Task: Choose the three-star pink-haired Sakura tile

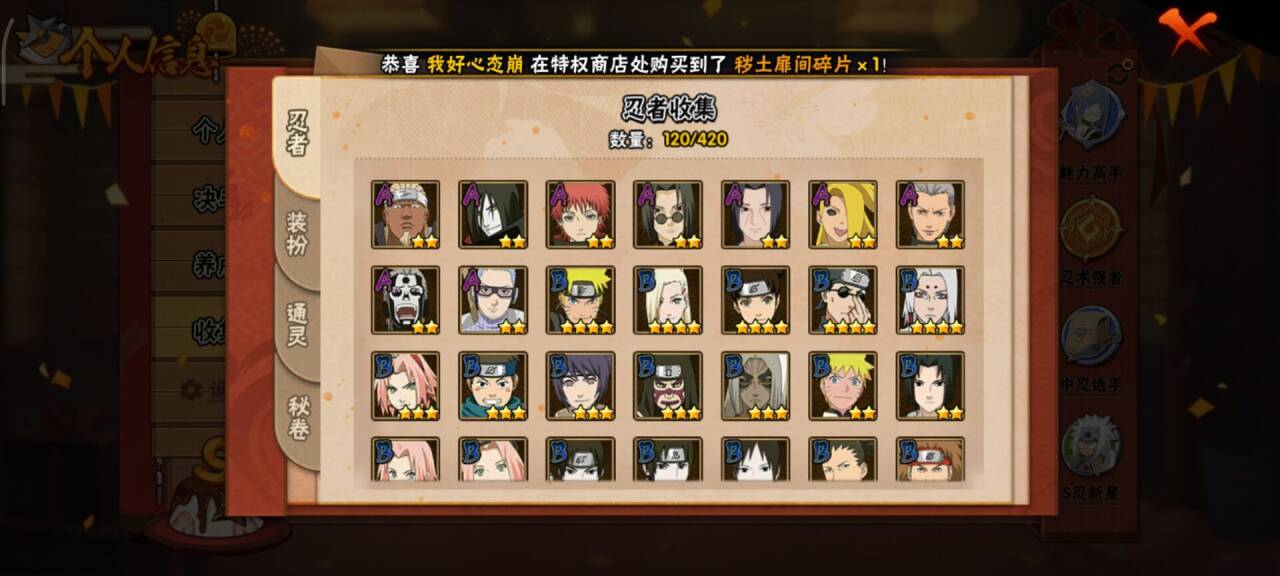Action: (x=405, y=385)
